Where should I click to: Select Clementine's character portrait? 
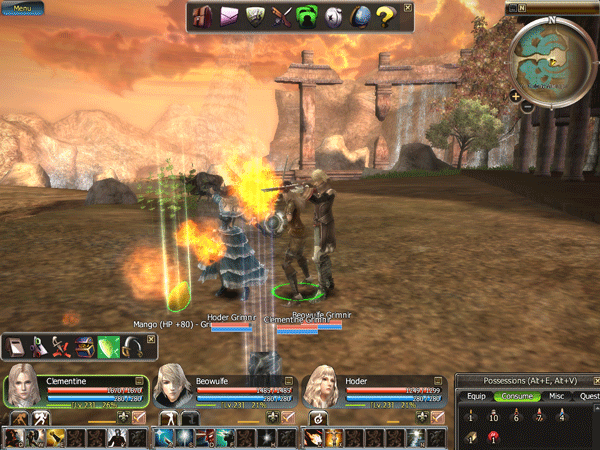pyautogui.click(x=24, y=387)
